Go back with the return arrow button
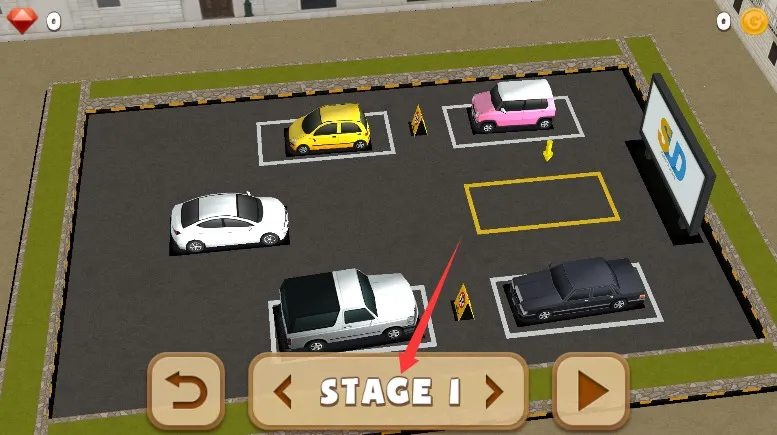777x435 pixels. click(185, 391)
